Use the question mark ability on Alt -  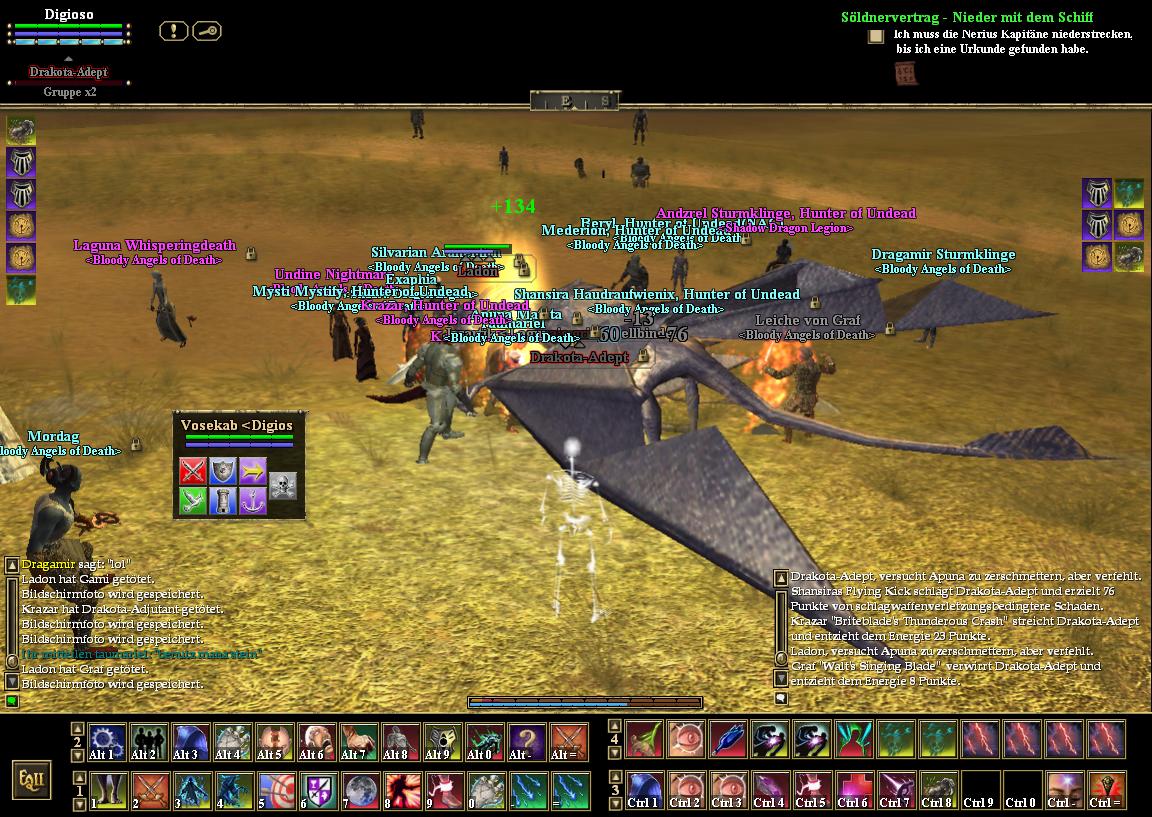(x=527, y=742)
